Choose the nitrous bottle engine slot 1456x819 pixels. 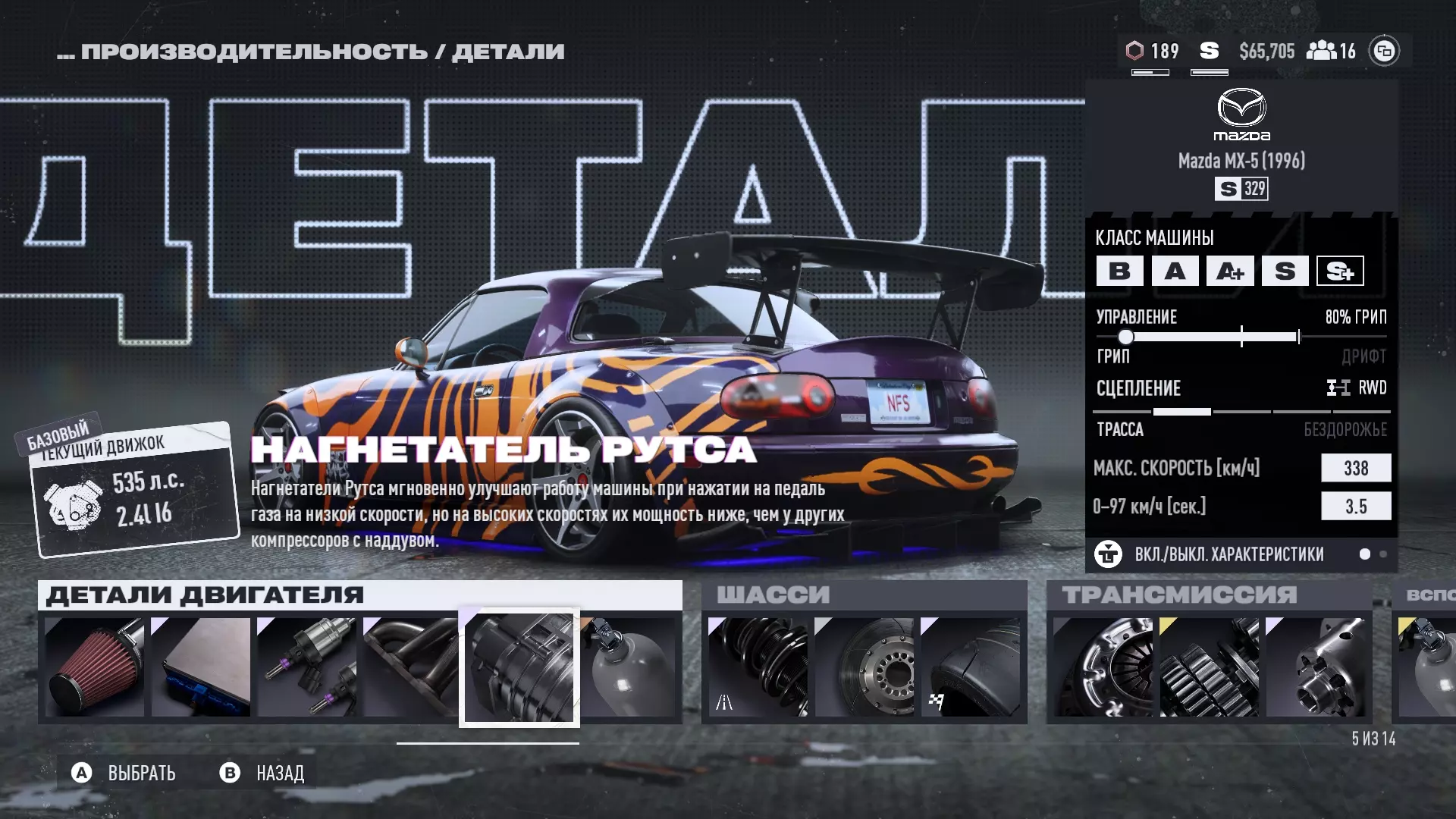629,667
